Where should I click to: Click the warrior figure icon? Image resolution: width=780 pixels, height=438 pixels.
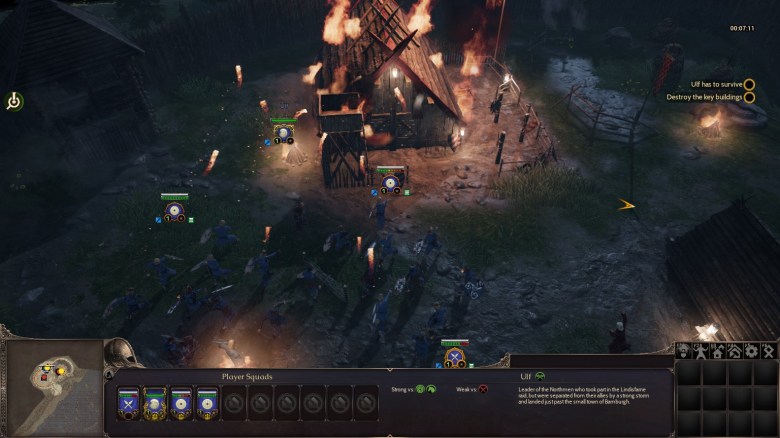pos(700,351)
